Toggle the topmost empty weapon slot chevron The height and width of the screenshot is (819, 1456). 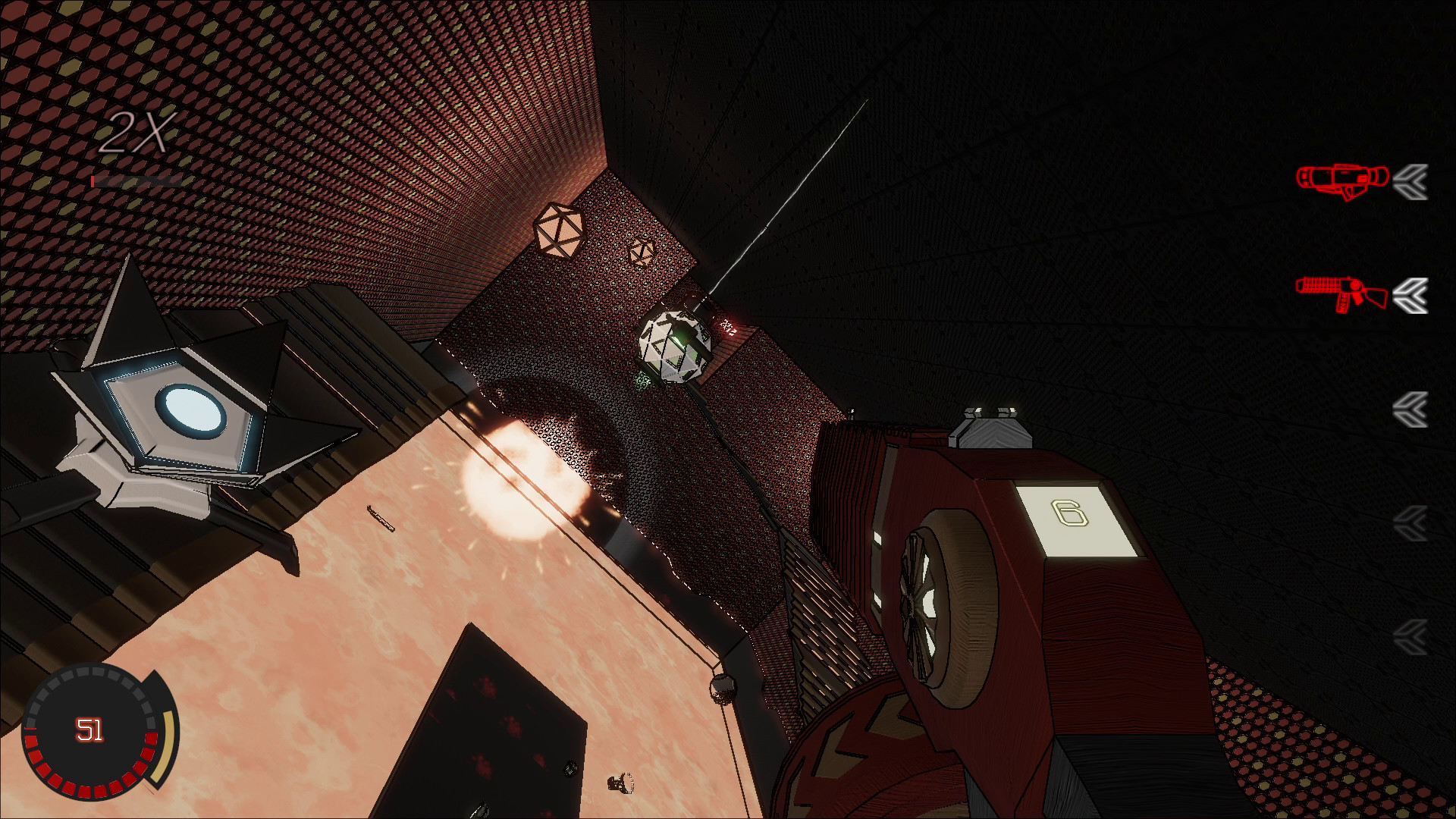point(1411,409)
